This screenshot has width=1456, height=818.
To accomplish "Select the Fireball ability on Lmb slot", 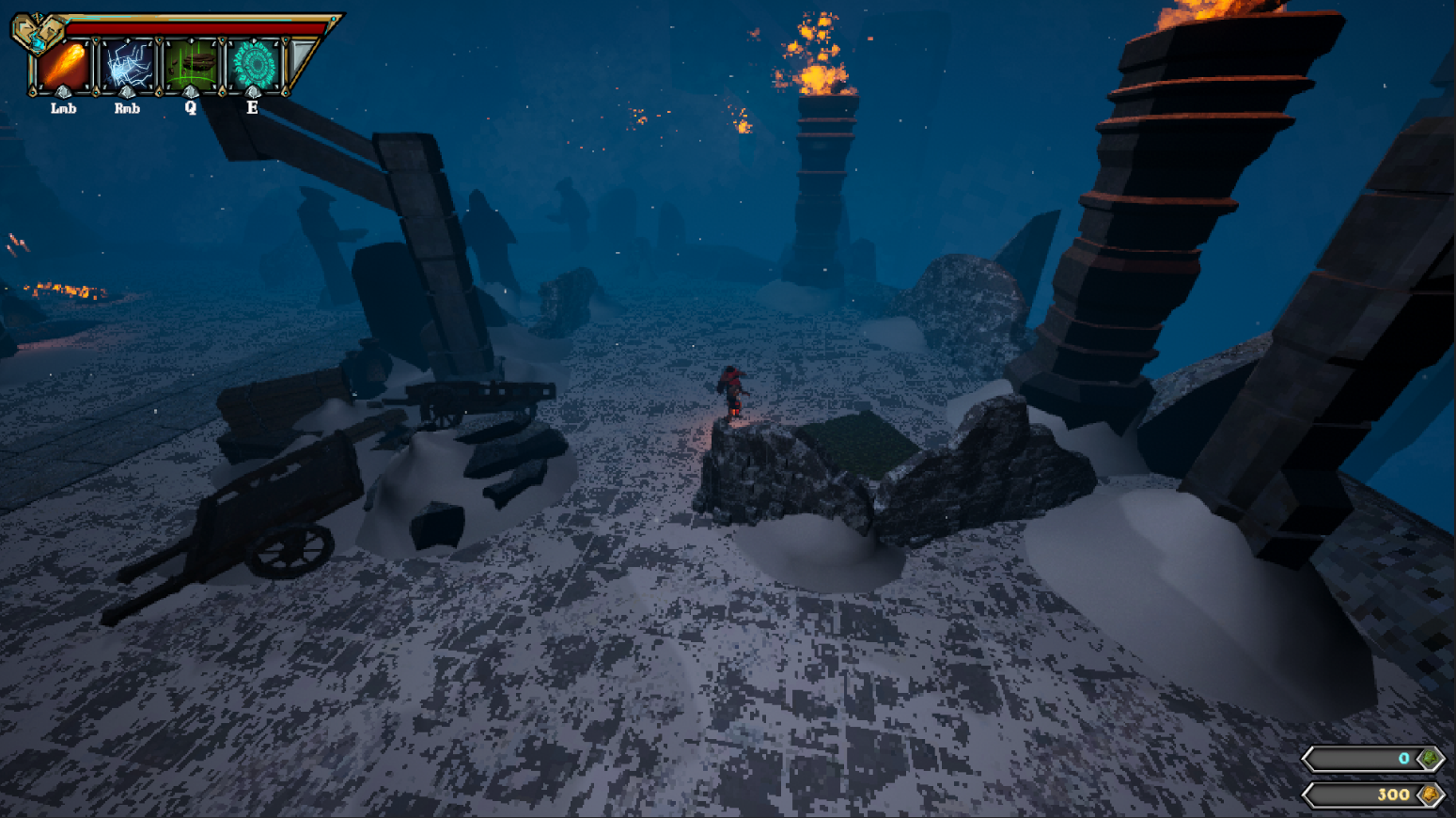I will pyautogui.click(x=66, y=64).
